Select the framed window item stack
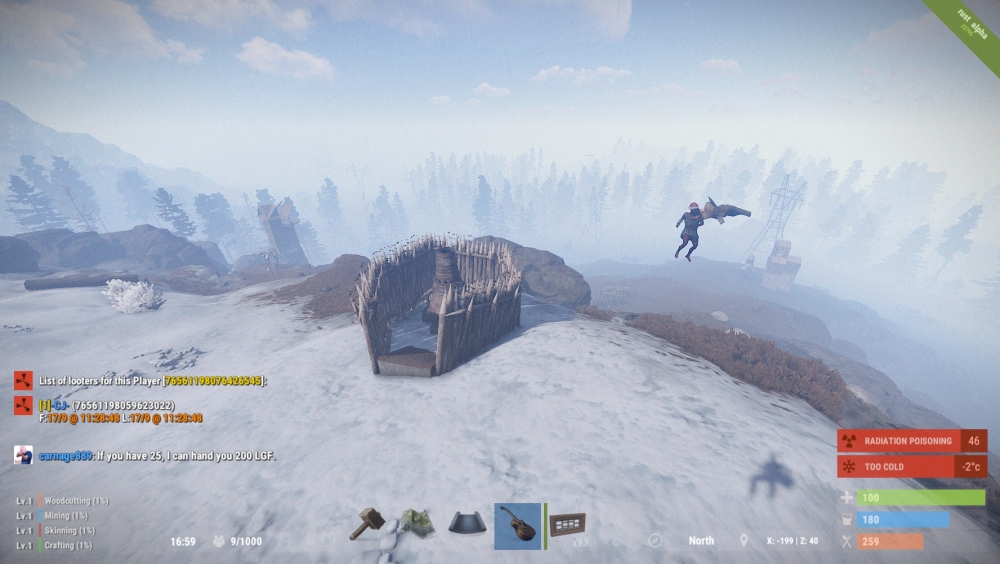This screenshot has width=1000, height=564. [x=568, y=524]
